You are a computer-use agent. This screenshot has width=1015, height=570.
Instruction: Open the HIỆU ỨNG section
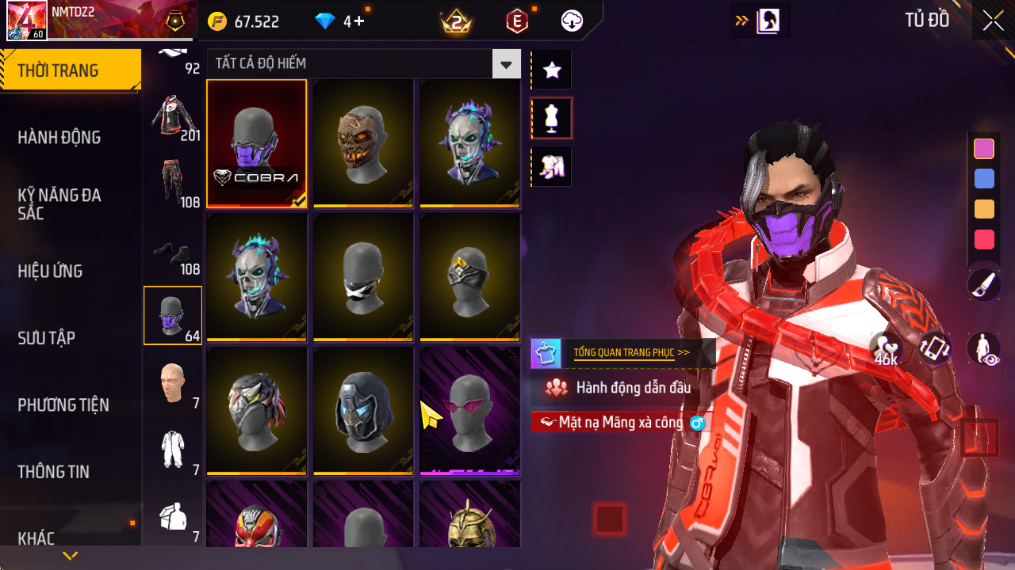pyautogui.click(x=50, y=271)
